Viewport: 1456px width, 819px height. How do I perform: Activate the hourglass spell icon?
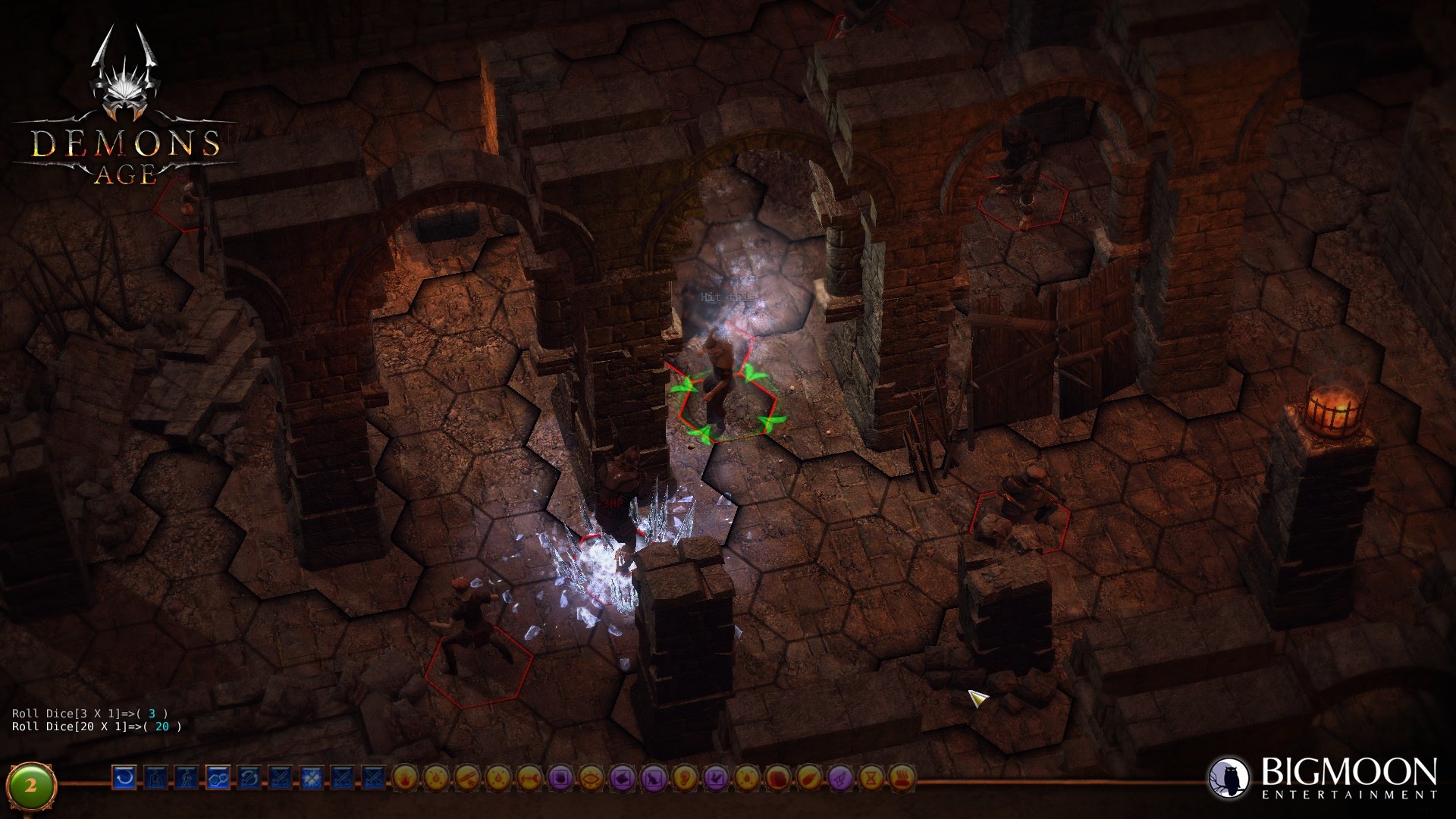871,777
